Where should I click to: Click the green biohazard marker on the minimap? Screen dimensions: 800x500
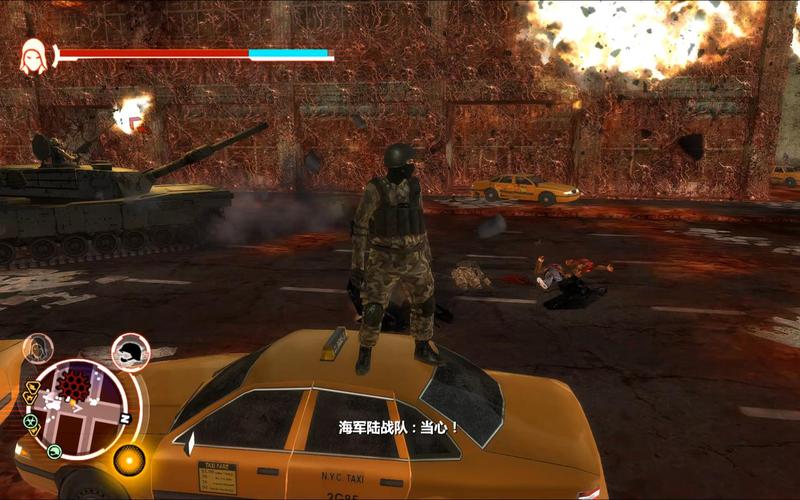click(x=30, y=420)
